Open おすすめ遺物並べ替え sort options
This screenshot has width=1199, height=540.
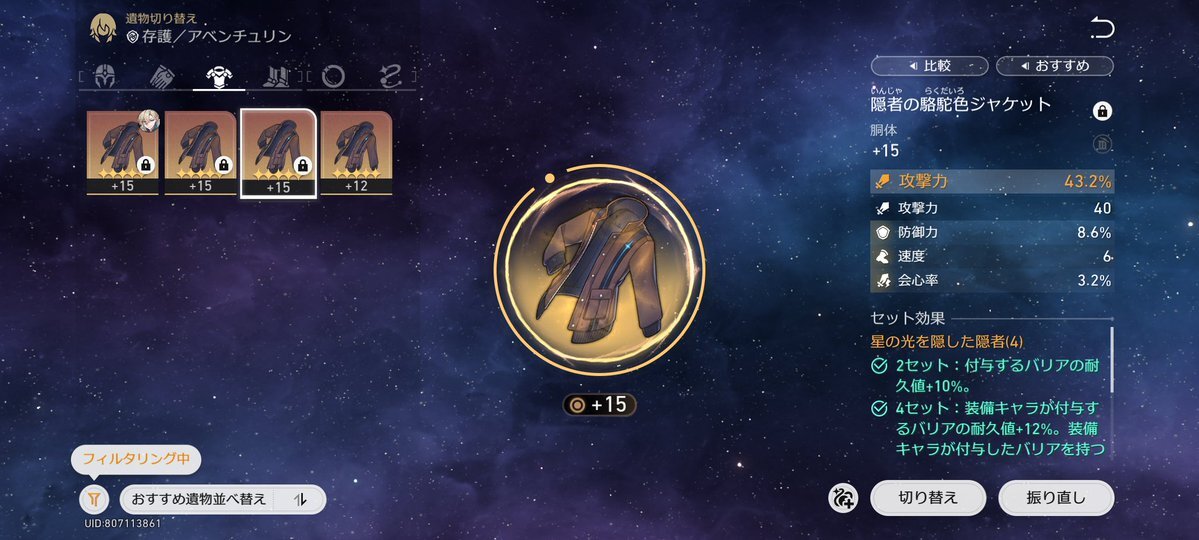200,499
